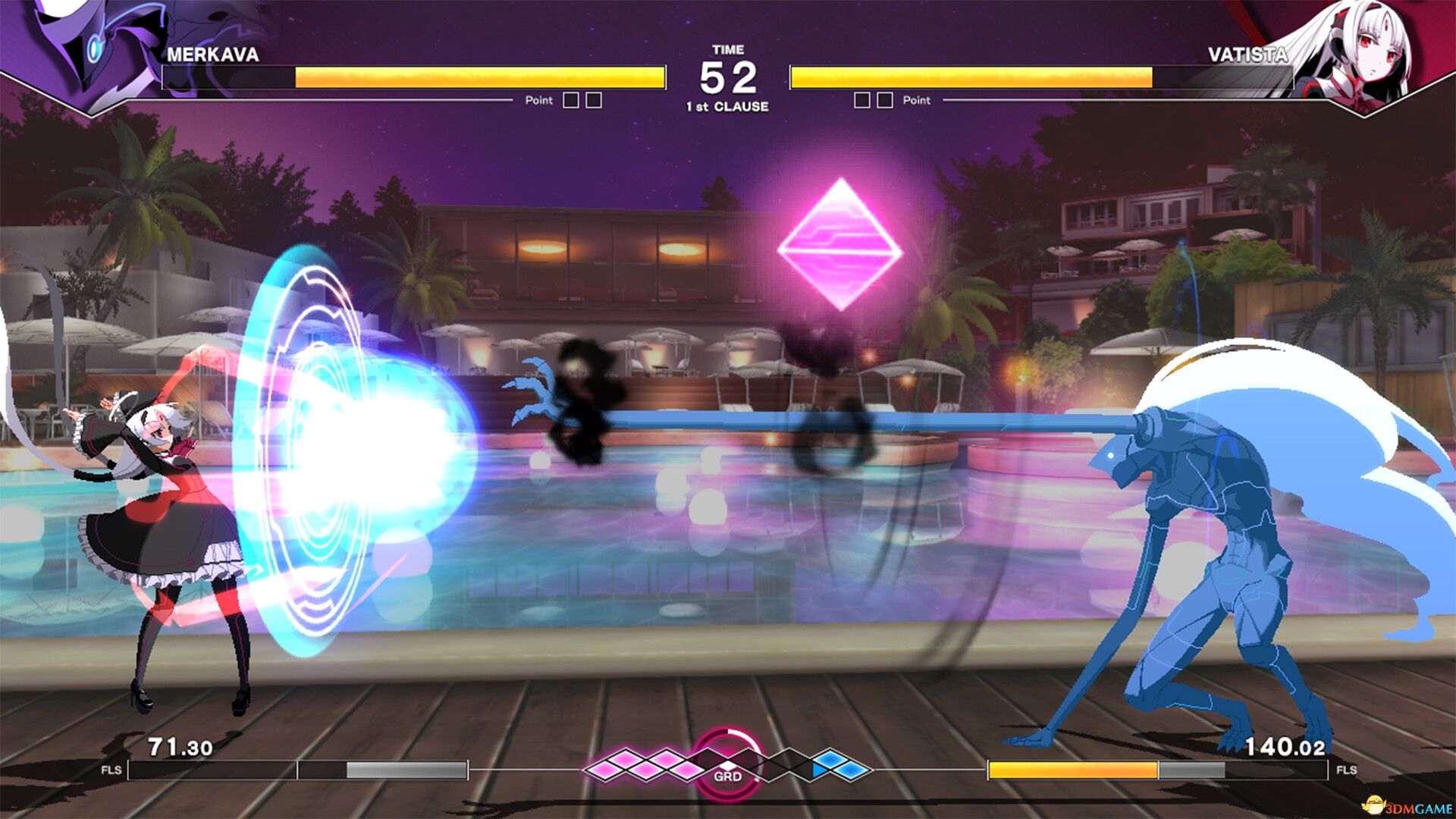Image resolution: width=1456 pixels, height=819 pixels.
Task: Select the MERKAVA name label
Action: click(213, 55)
